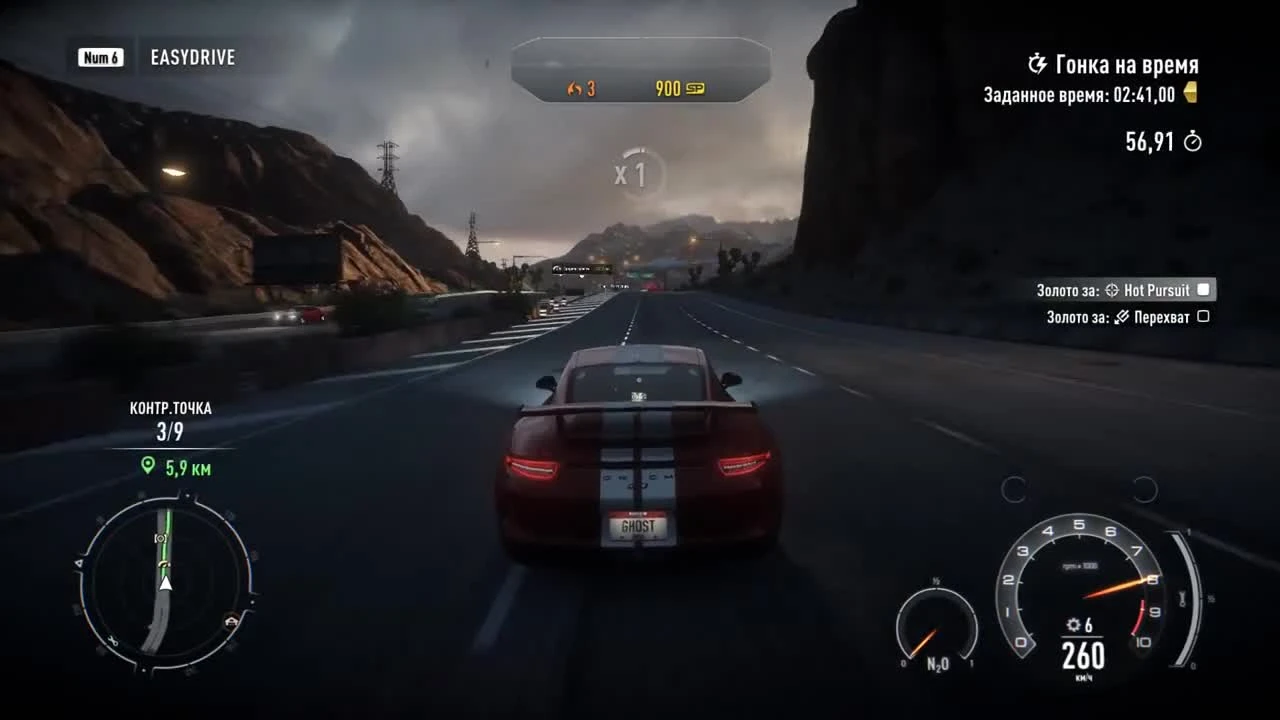Click the timer reading 56,91
This screenshot has height=720, width=1280.
click(1150, 141)
